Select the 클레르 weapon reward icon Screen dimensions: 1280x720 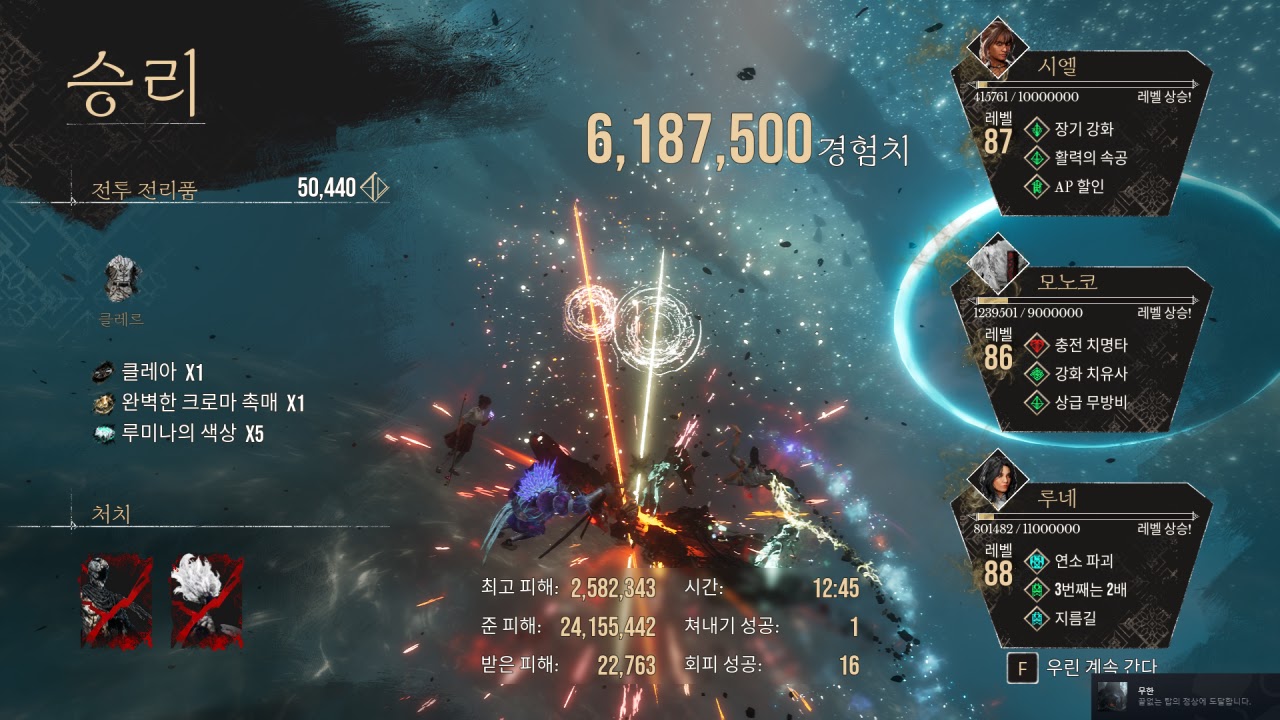122,281
